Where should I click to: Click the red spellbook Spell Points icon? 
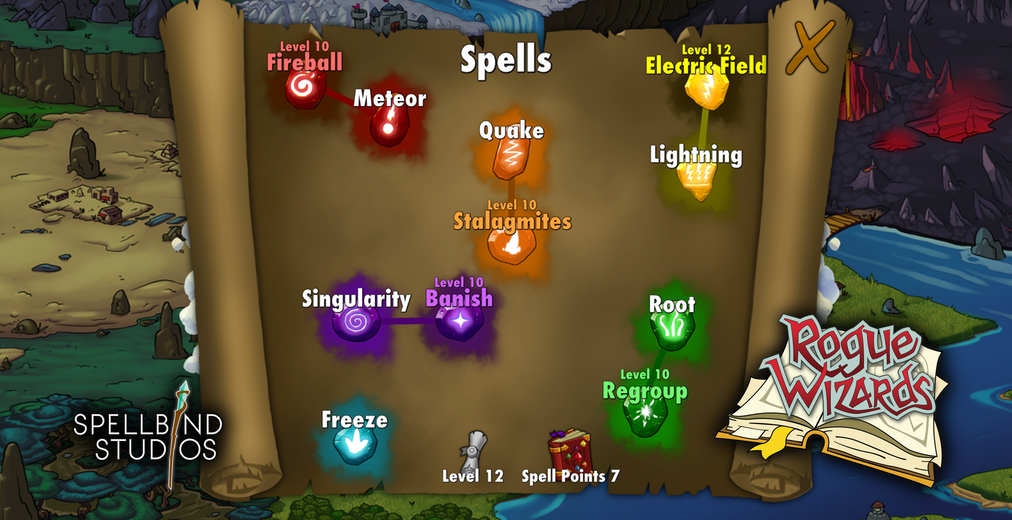tap(570, 450)
